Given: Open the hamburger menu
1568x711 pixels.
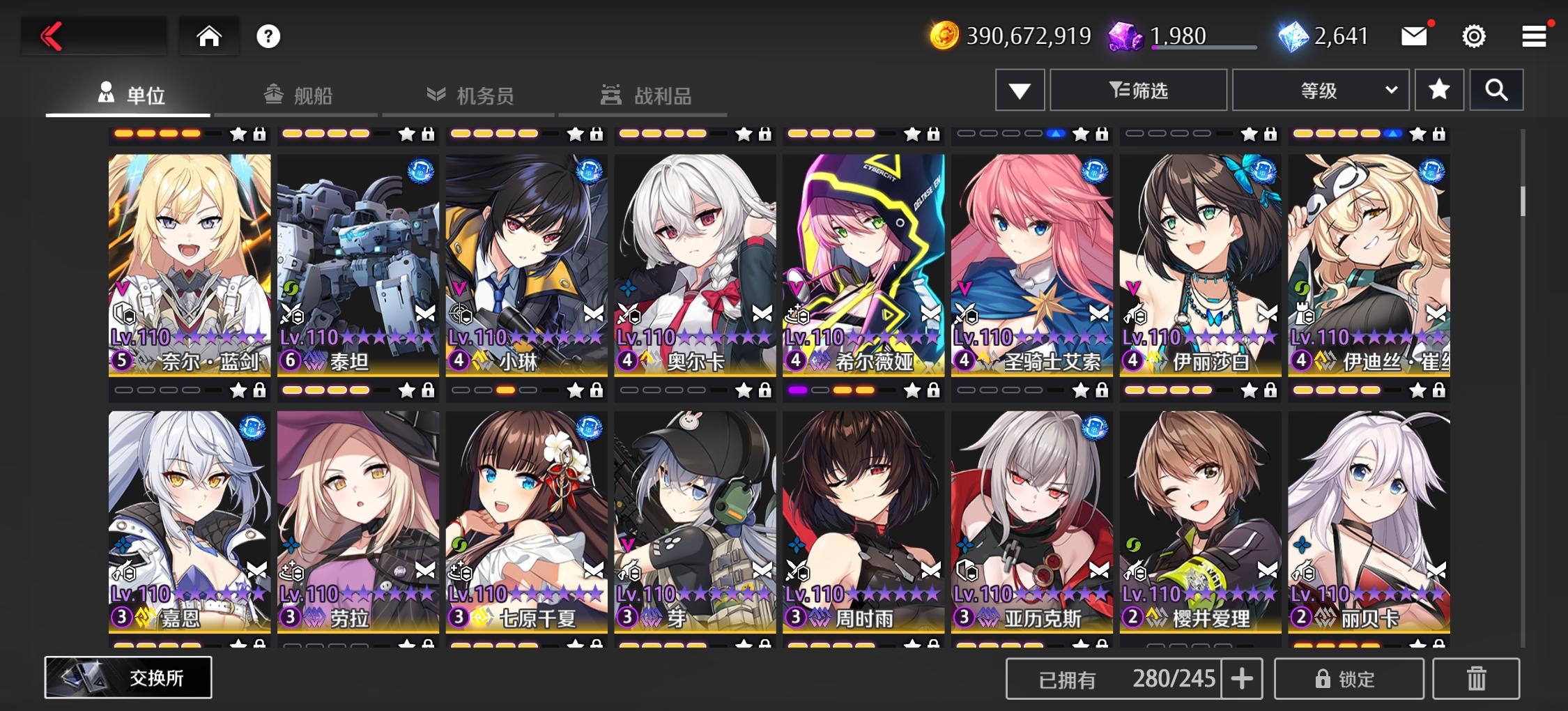Looking at the screenshot, I should (x=1533, y=35).
